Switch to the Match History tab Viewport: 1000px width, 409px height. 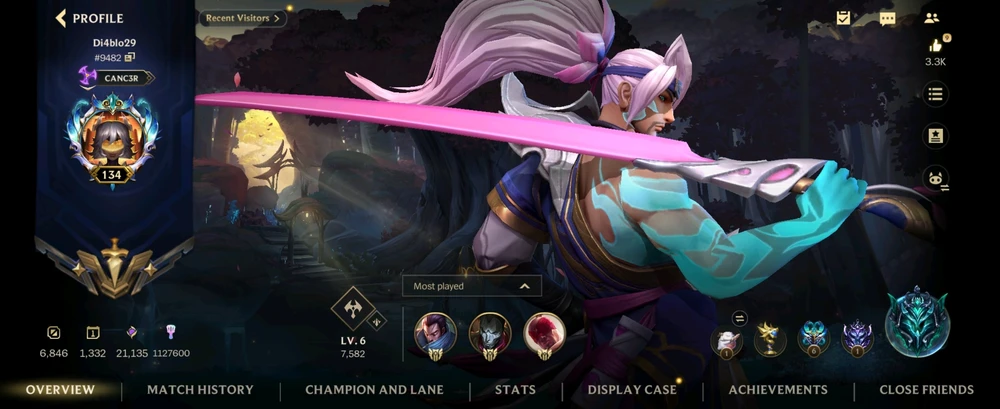200,390
